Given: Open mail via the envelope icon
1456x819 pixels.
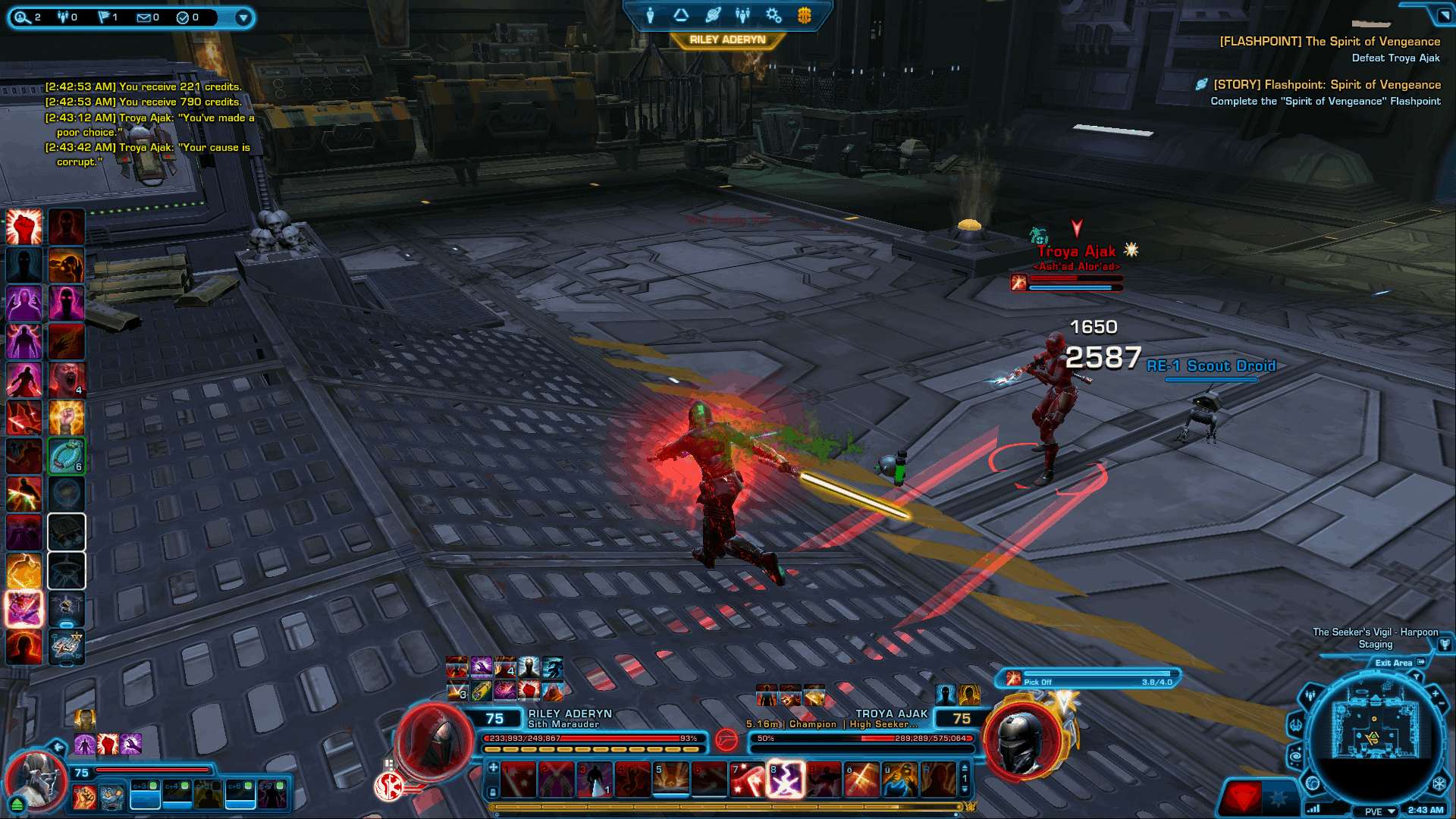Looking at the screenshot, I should (145, 17).
